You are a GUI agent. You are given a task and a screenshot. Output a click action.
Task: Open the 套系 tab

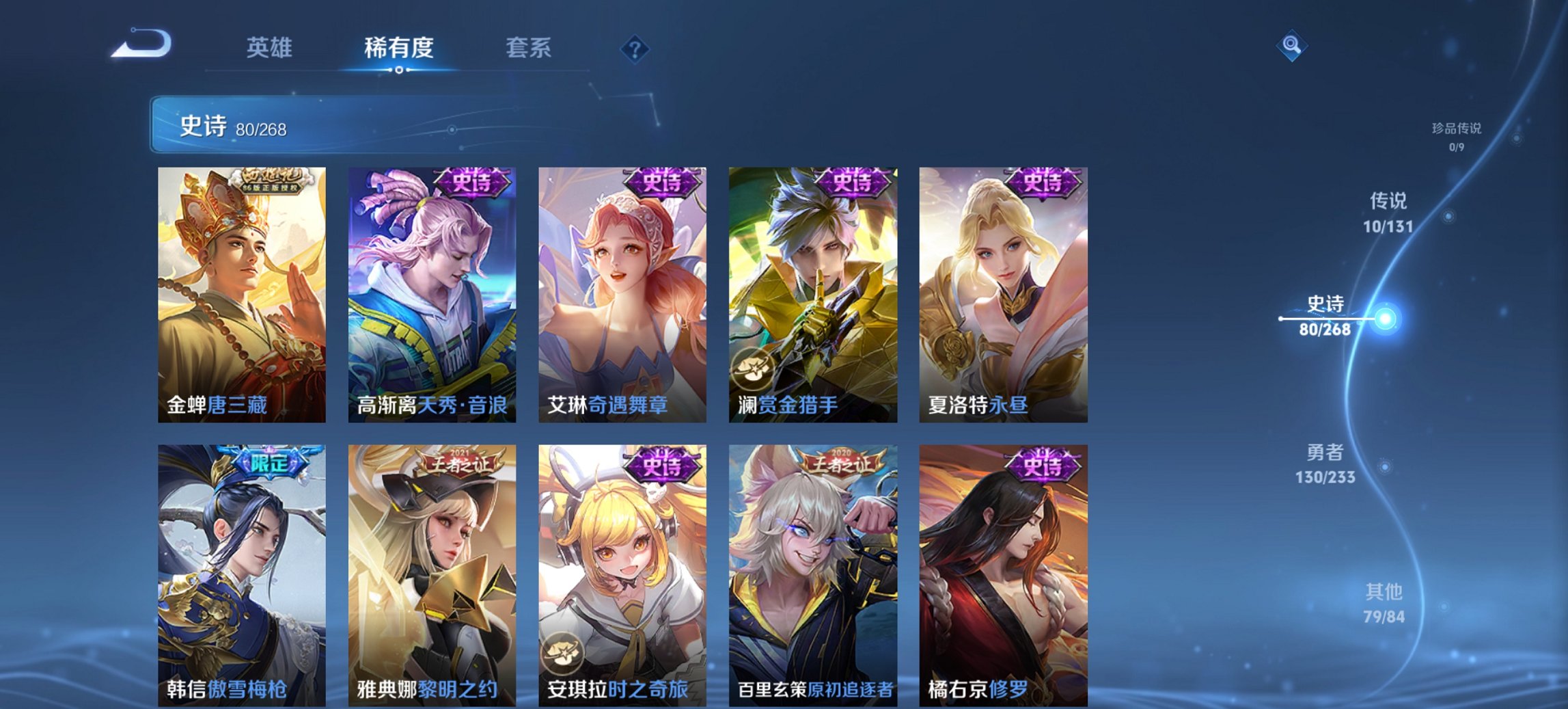tap(528, 48)
